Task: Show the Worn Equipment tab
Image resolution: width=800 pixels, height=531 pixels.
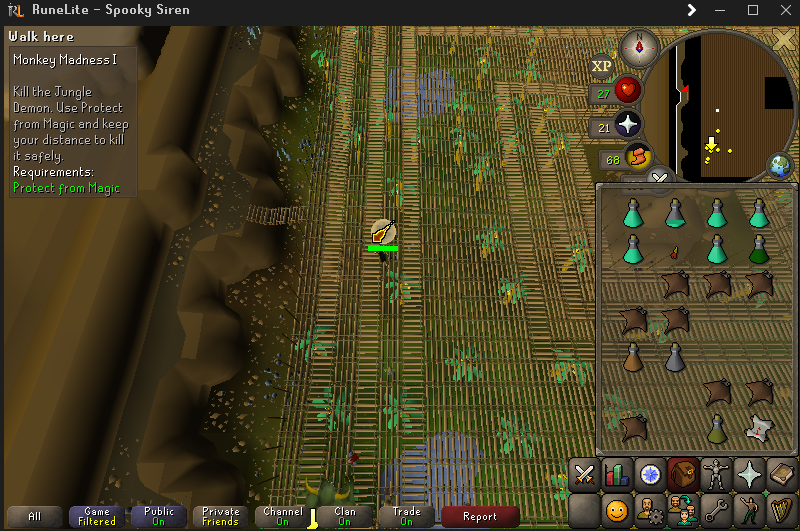Action: (x=718, y=473)
